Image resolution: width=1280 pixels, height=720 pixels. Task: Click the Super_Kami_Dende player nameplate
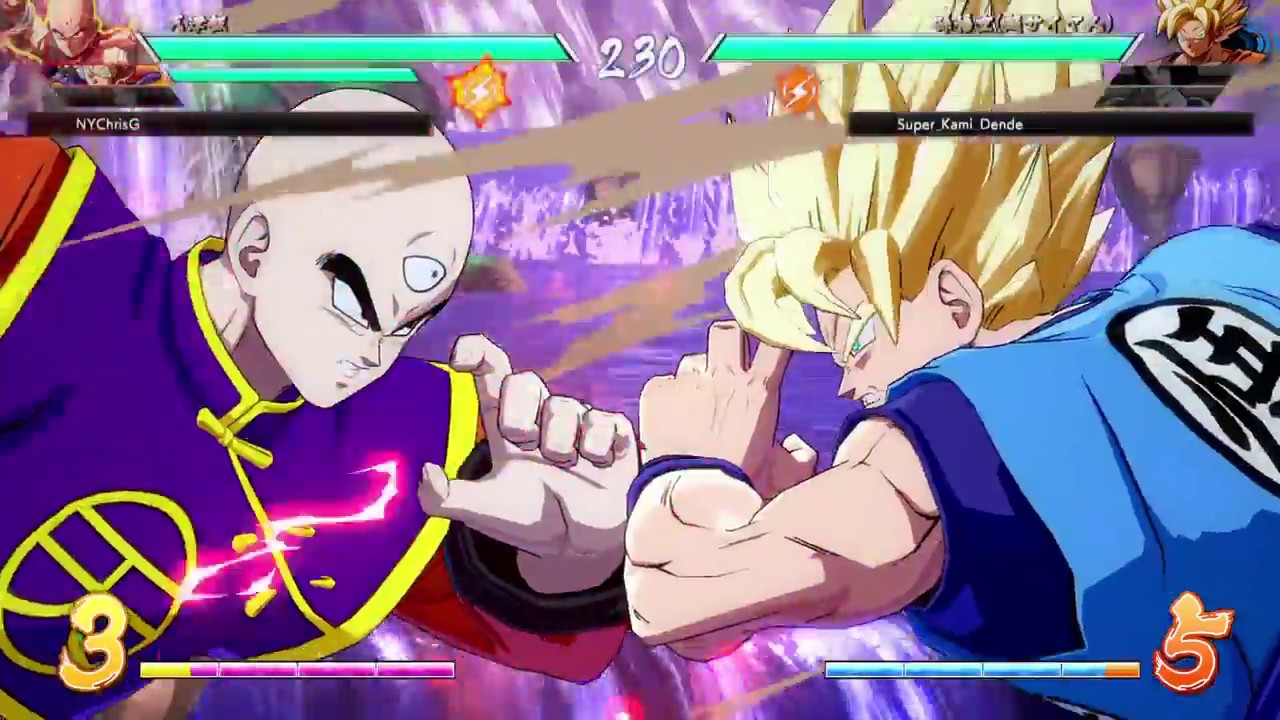960,124
